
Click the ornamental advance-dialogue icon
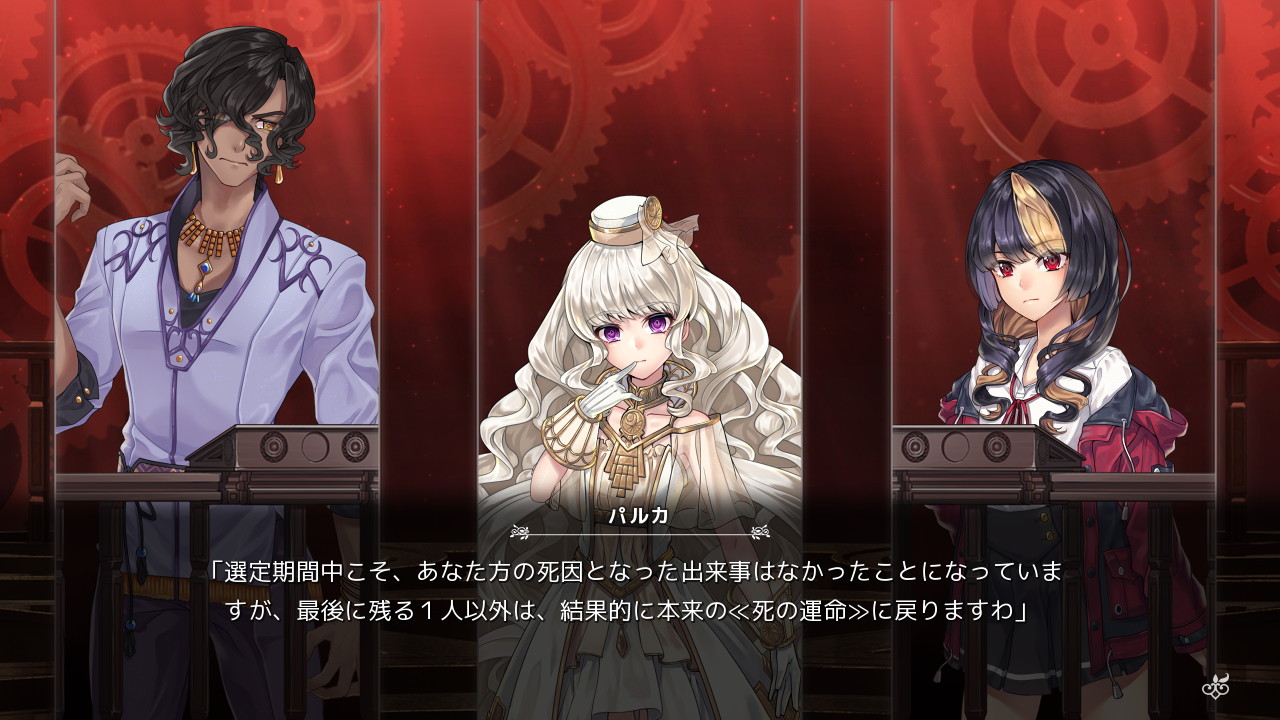click(x=1215, y=688)
